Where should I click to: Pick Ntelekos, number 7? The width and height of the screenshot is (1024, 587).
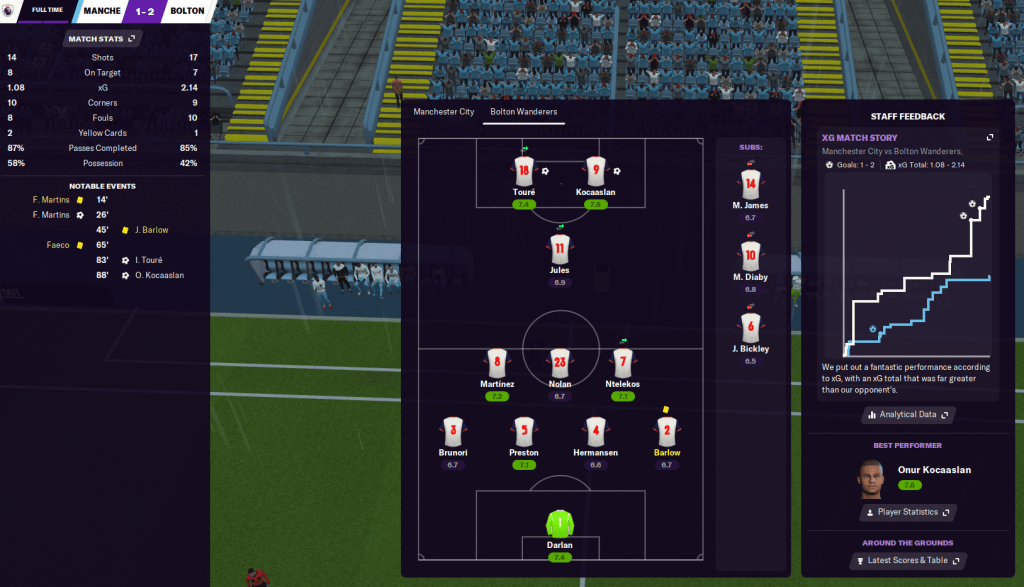[622, 362]
